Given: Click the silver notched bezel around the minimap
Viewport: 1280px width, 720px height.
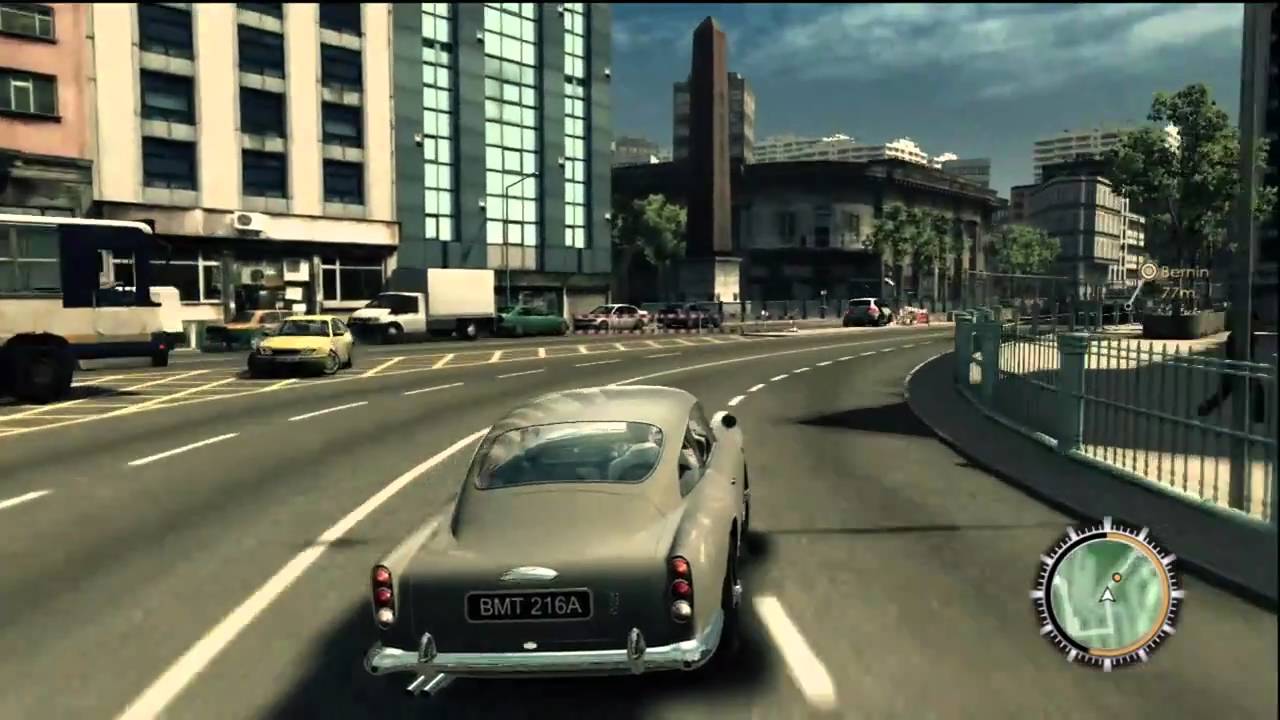Looking at the screenshot, I should pos(1043,592).
